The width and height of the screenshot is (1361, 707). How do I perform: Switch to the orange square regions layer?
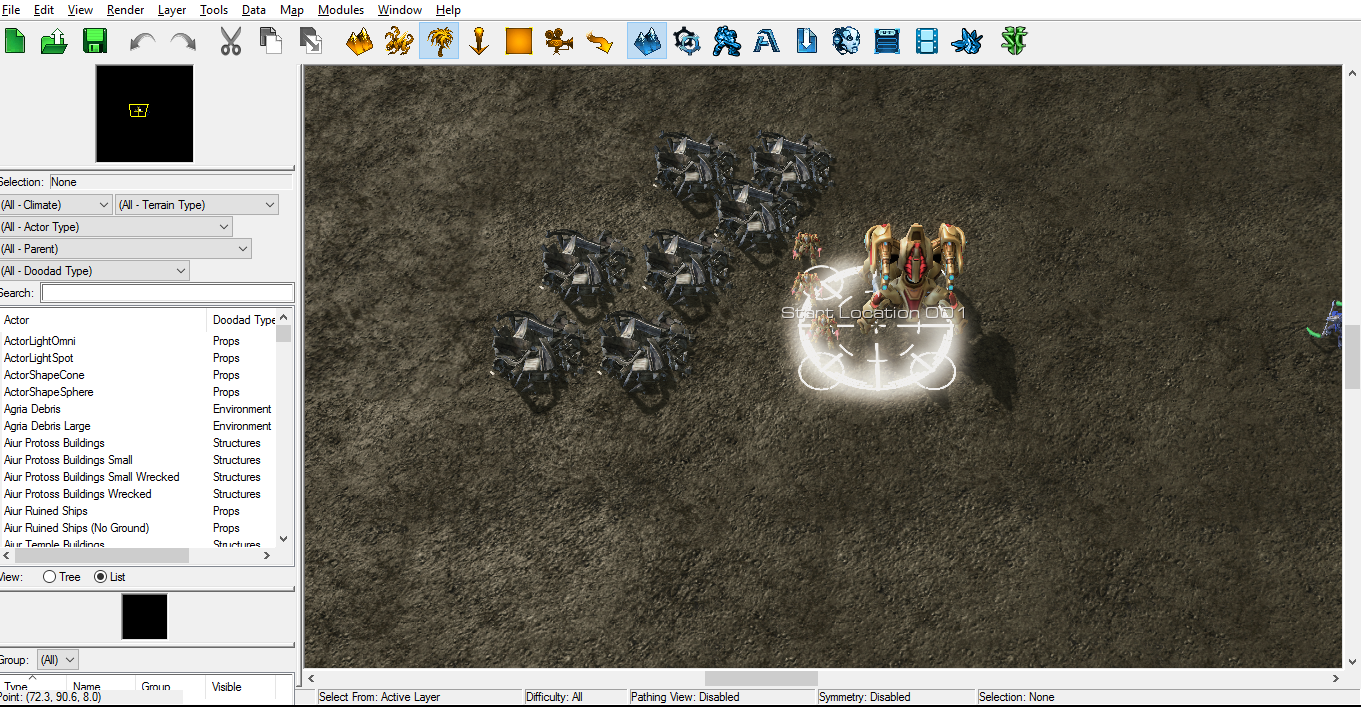(519, 41)
